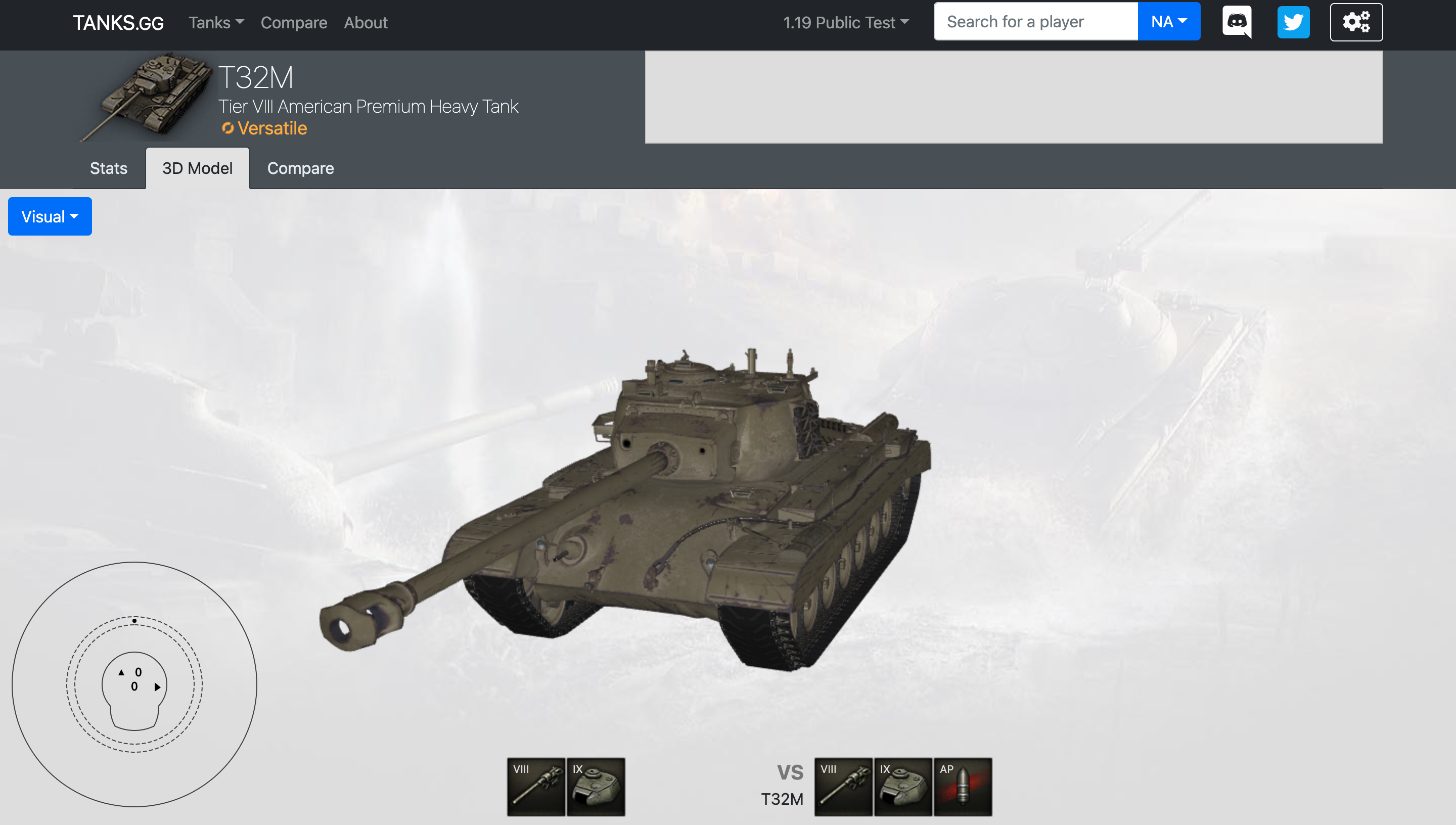Open the 1.19 Public Test version dropdown
This screenshot has width=1456, height=825.
(846, 23)
